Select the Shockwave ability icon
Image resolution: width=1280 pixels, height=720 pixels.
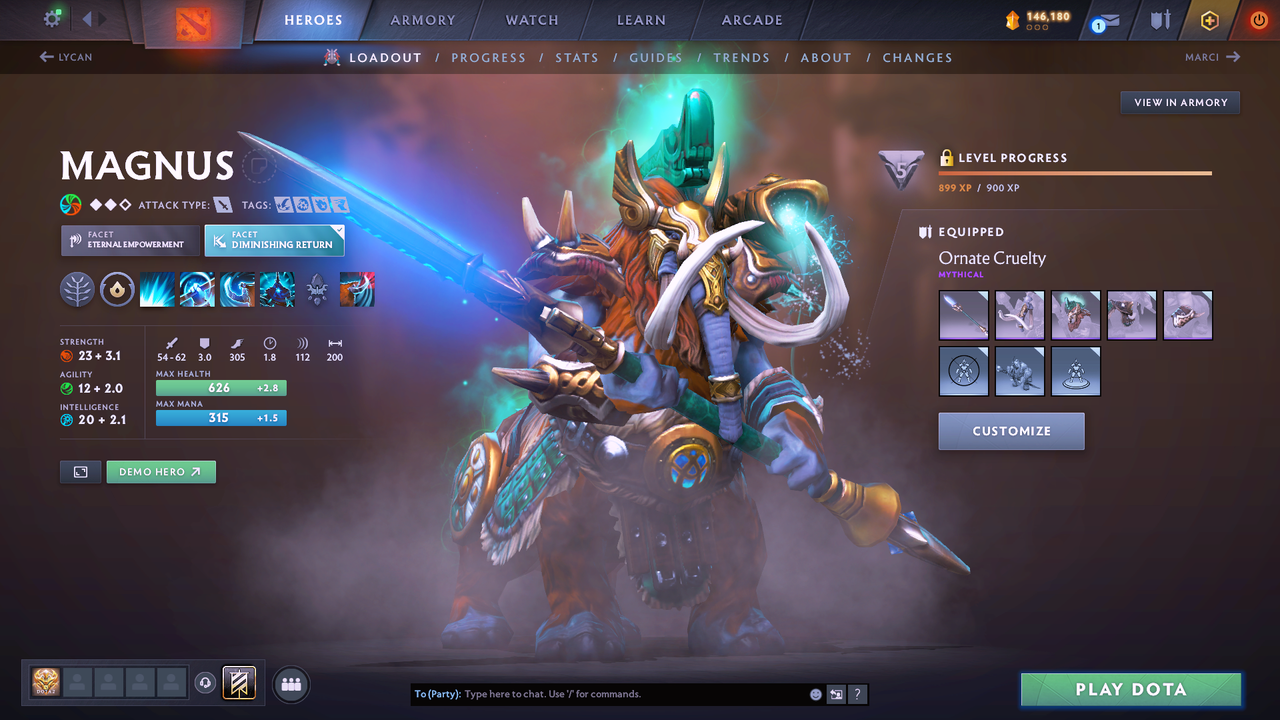pyautogui.click(x=157, y=290)
